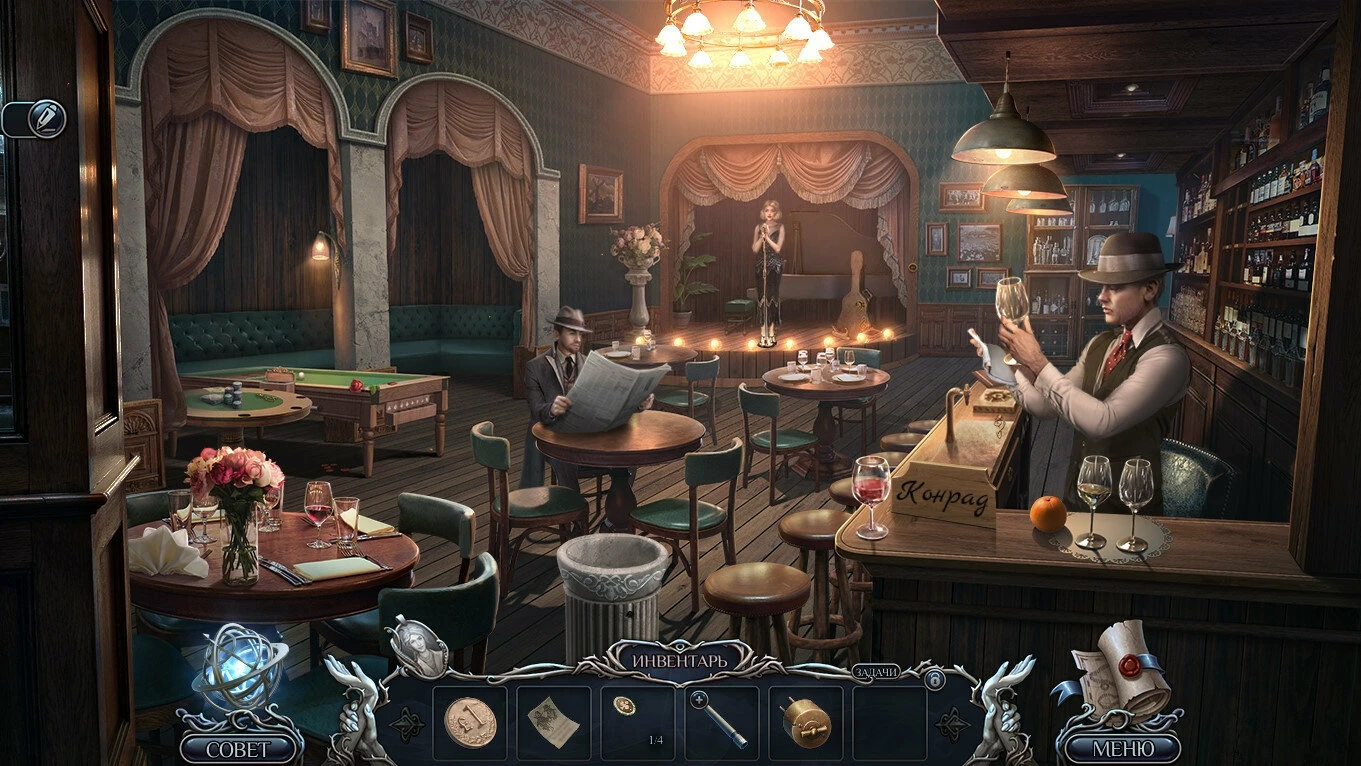1361x766 pixels.
Task: Select the £1 coin in inventory
Action: click(469, 720)
